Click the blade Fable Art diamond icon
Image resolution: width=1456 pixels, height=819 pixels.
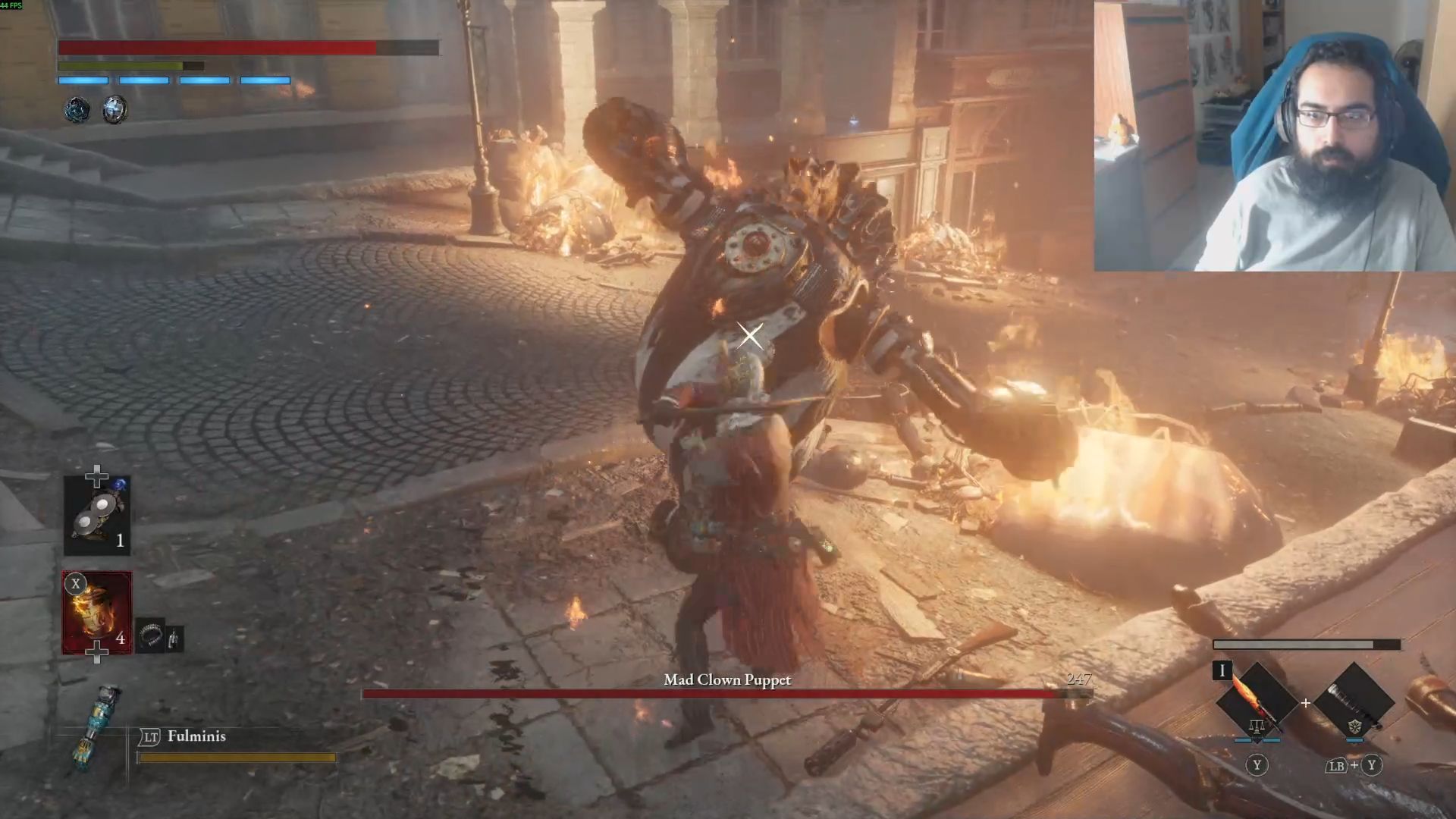[x=1256, y=702]
